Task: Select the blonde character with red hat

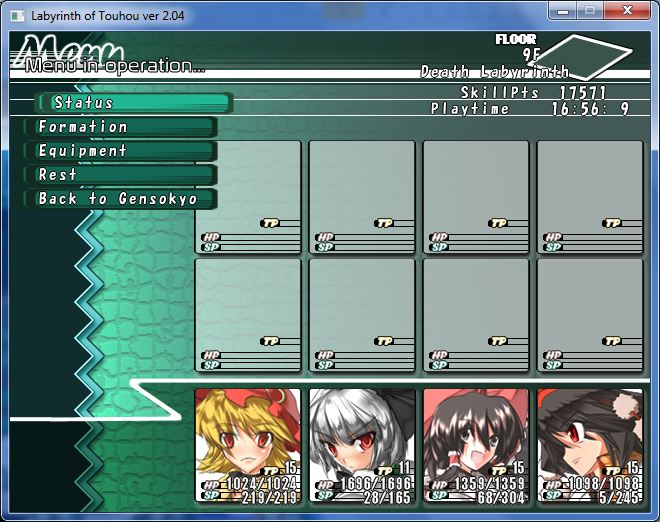Action: pyautogui.click(x=248, y=445)
